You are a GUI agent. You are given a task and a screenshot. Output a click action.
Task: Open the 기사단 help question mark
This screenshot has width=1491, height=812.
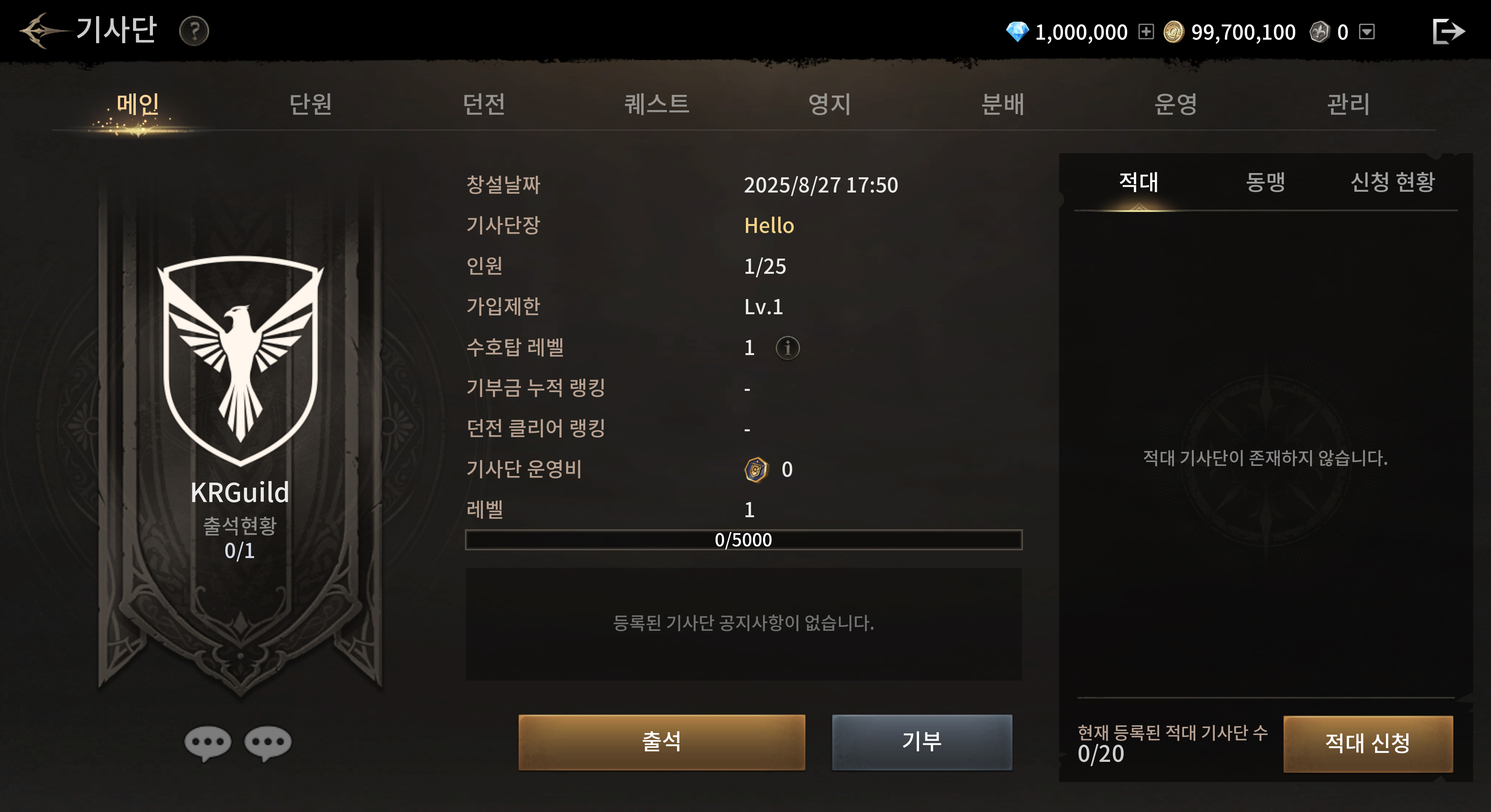(194, 31)
